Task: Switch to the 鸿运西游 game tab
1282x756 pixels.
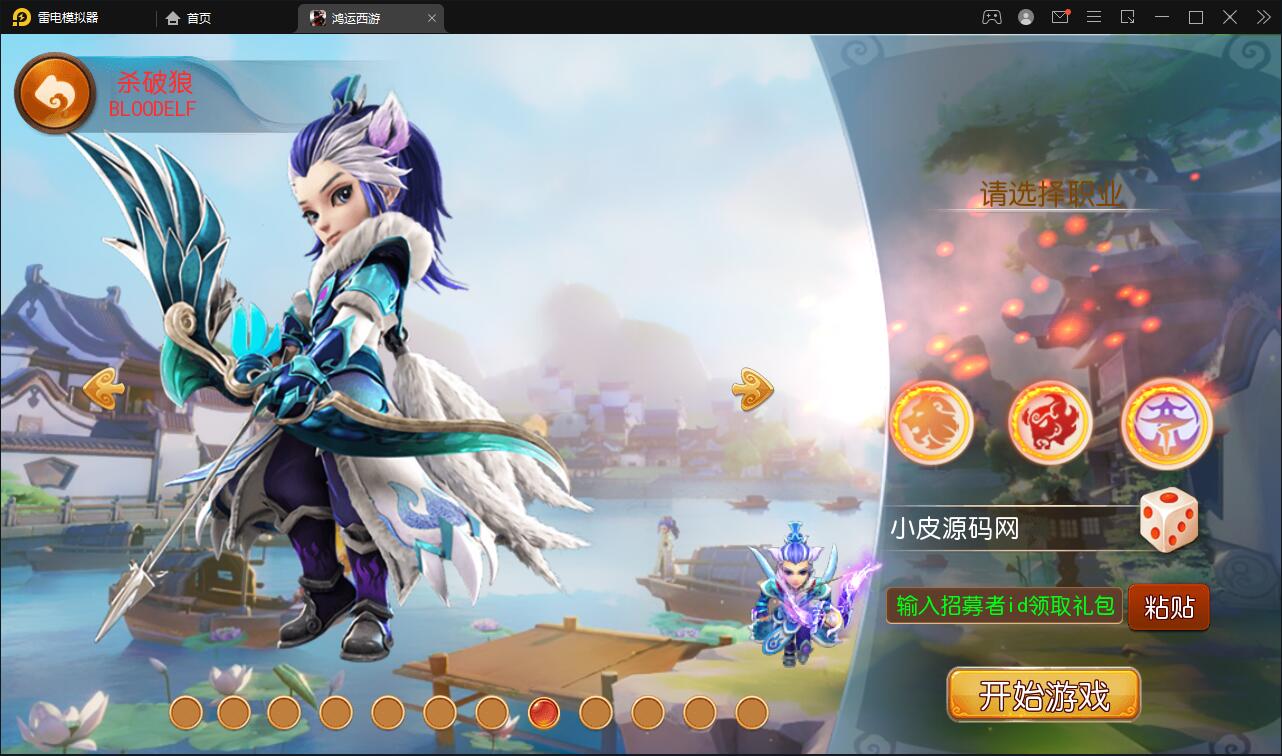Action: coord(355,17)
